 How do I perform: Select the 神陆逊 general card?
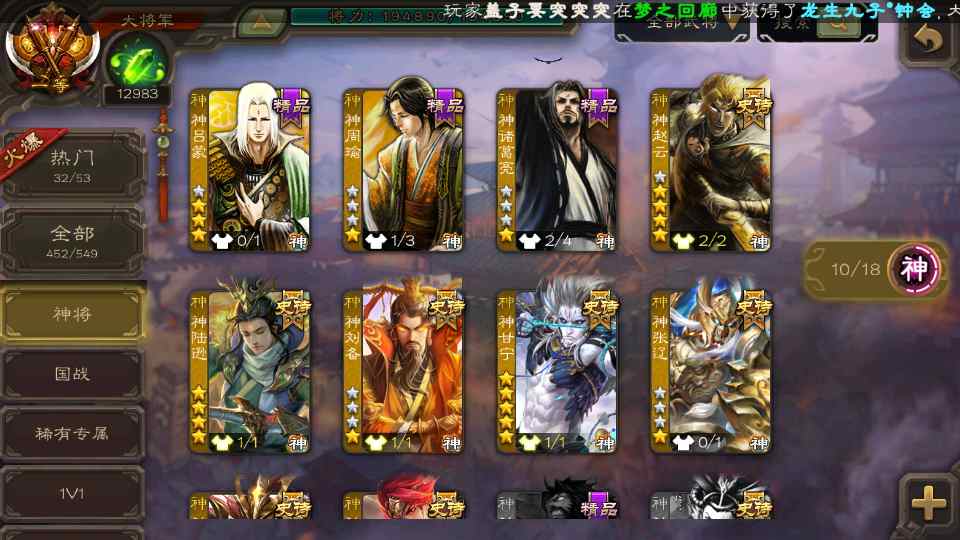(250, 371)
